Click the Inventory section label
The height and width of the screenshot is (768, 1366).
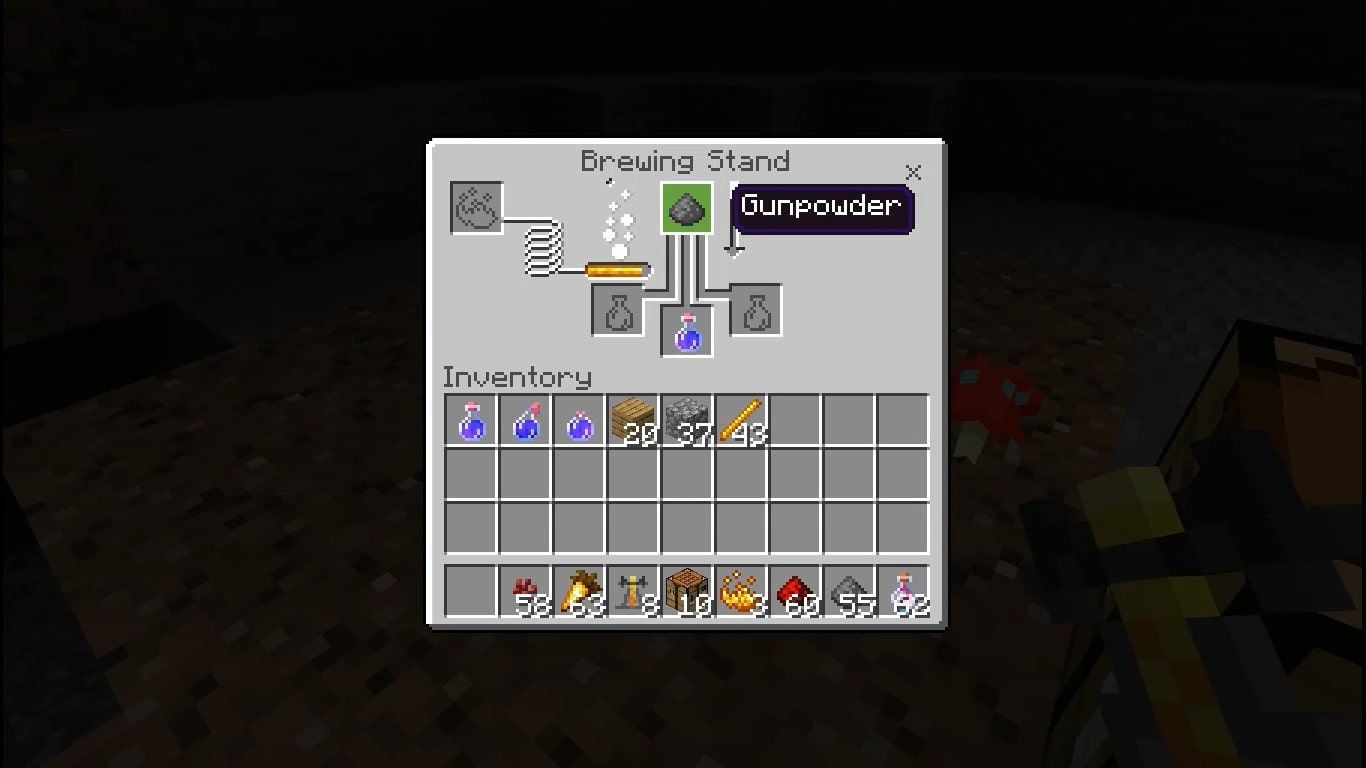(517, 377)
